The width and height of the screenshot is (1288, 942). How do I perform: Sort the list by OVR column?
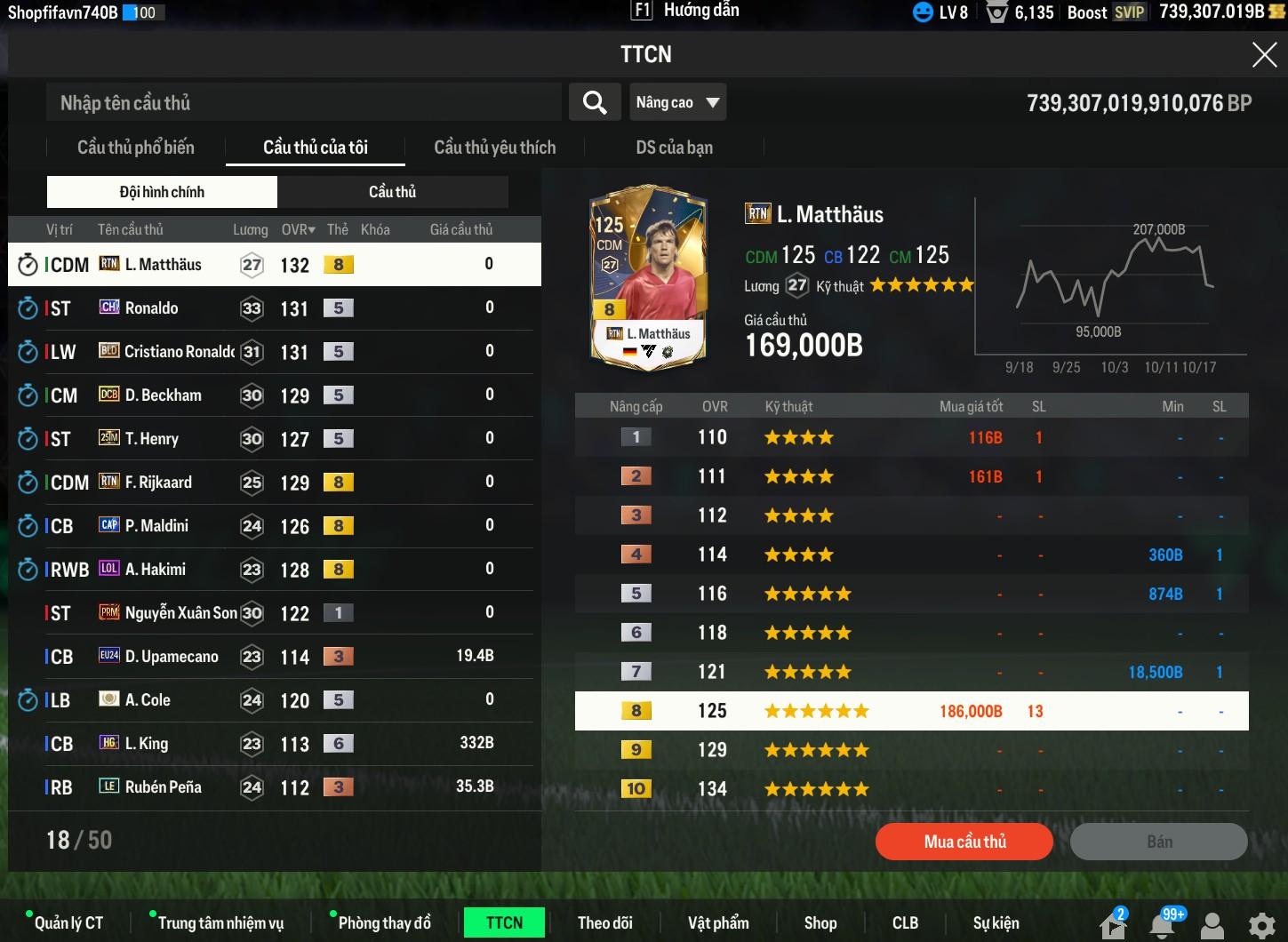[298, 229]
